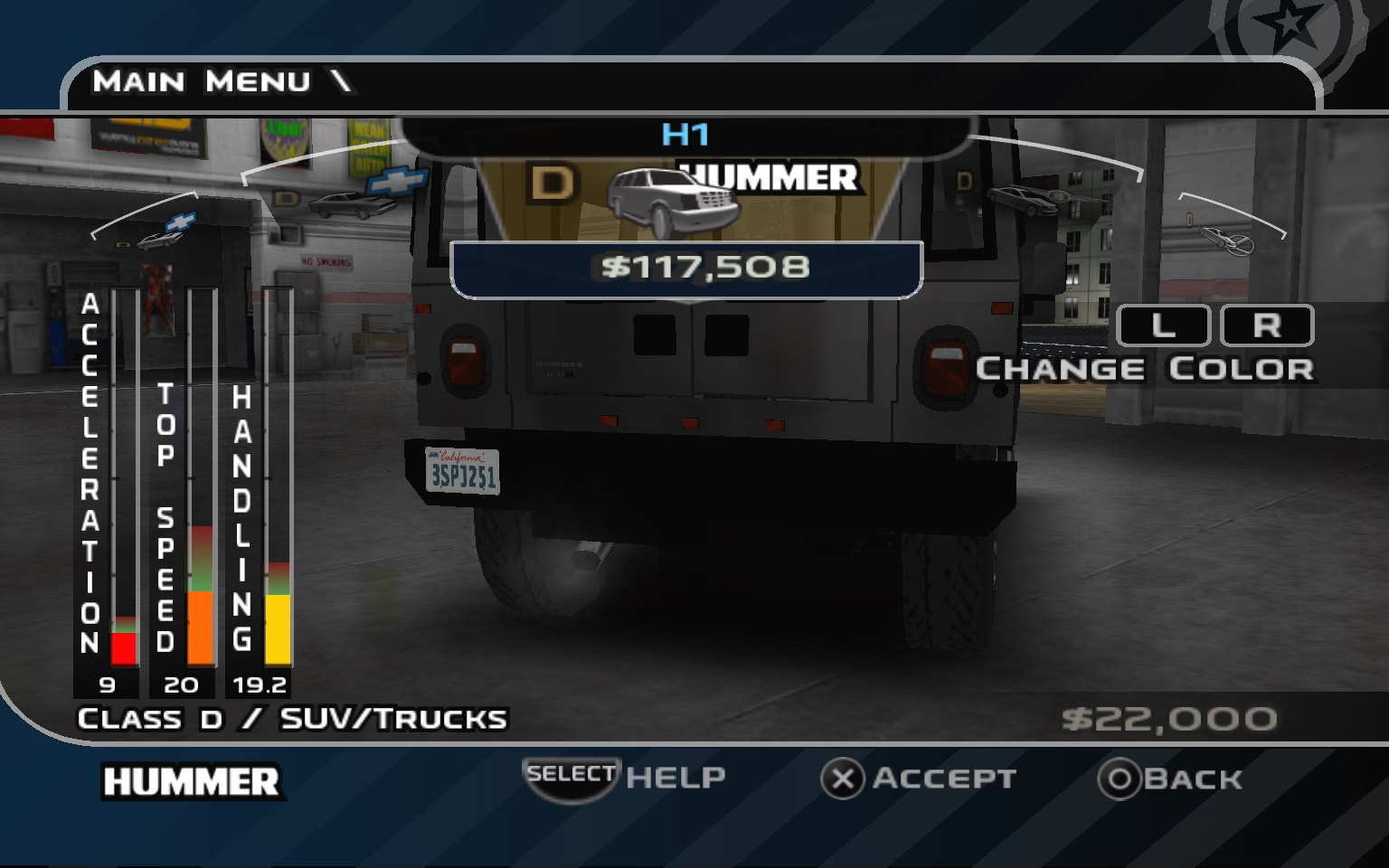Click the HUMMER badge above the vehicle price

[x=768, y=178]
